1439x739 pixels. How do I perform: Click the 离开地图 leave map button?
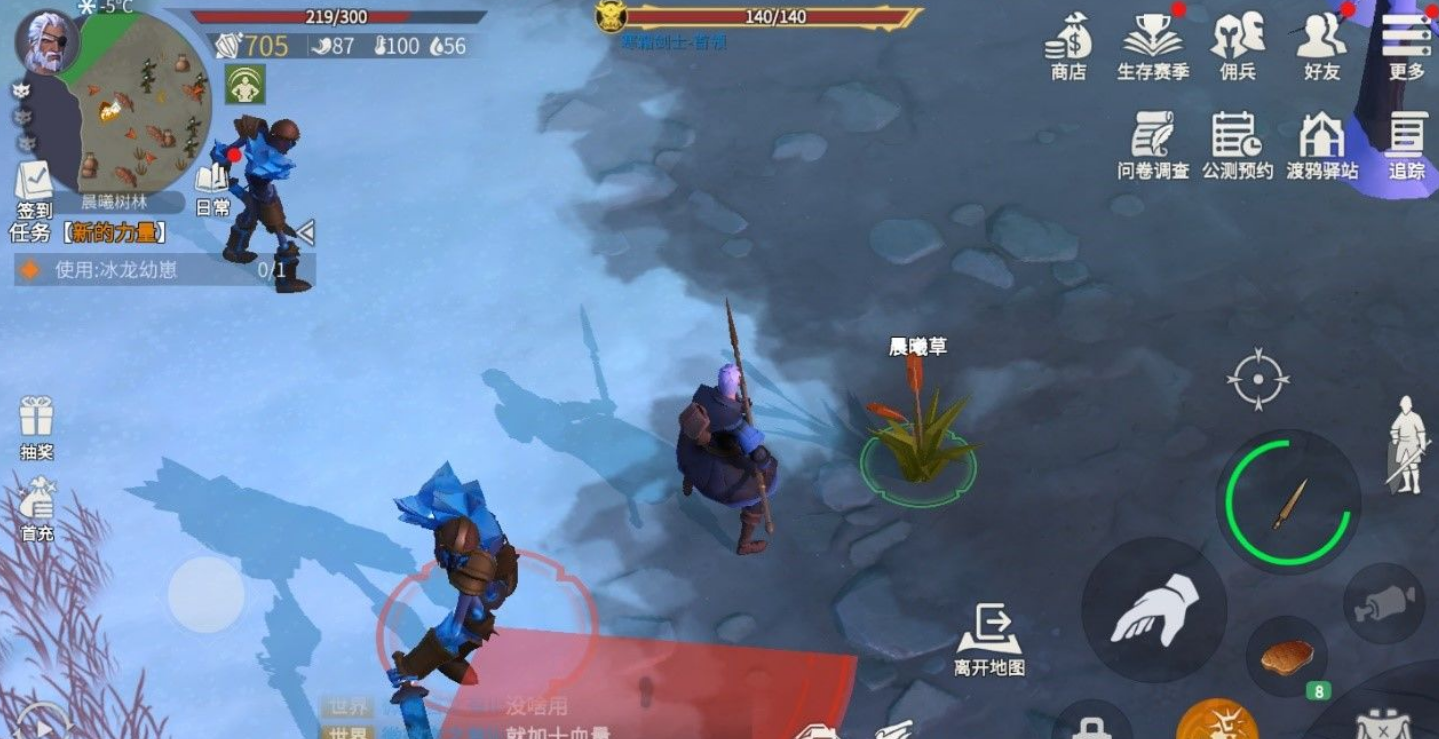(x=989, y=640)
